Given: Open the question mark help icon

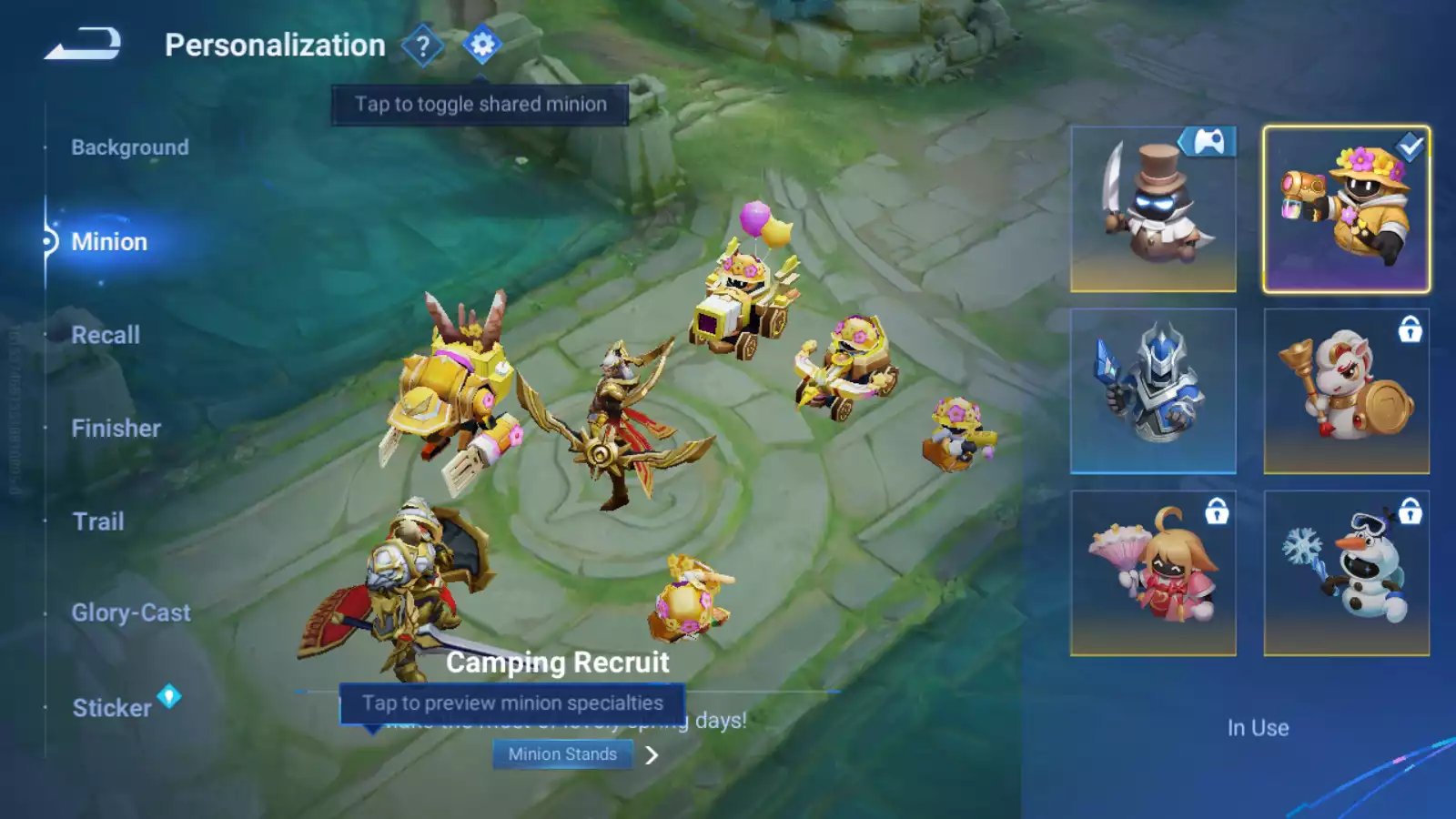Looking at the screenshot, I should coord(422,45).
